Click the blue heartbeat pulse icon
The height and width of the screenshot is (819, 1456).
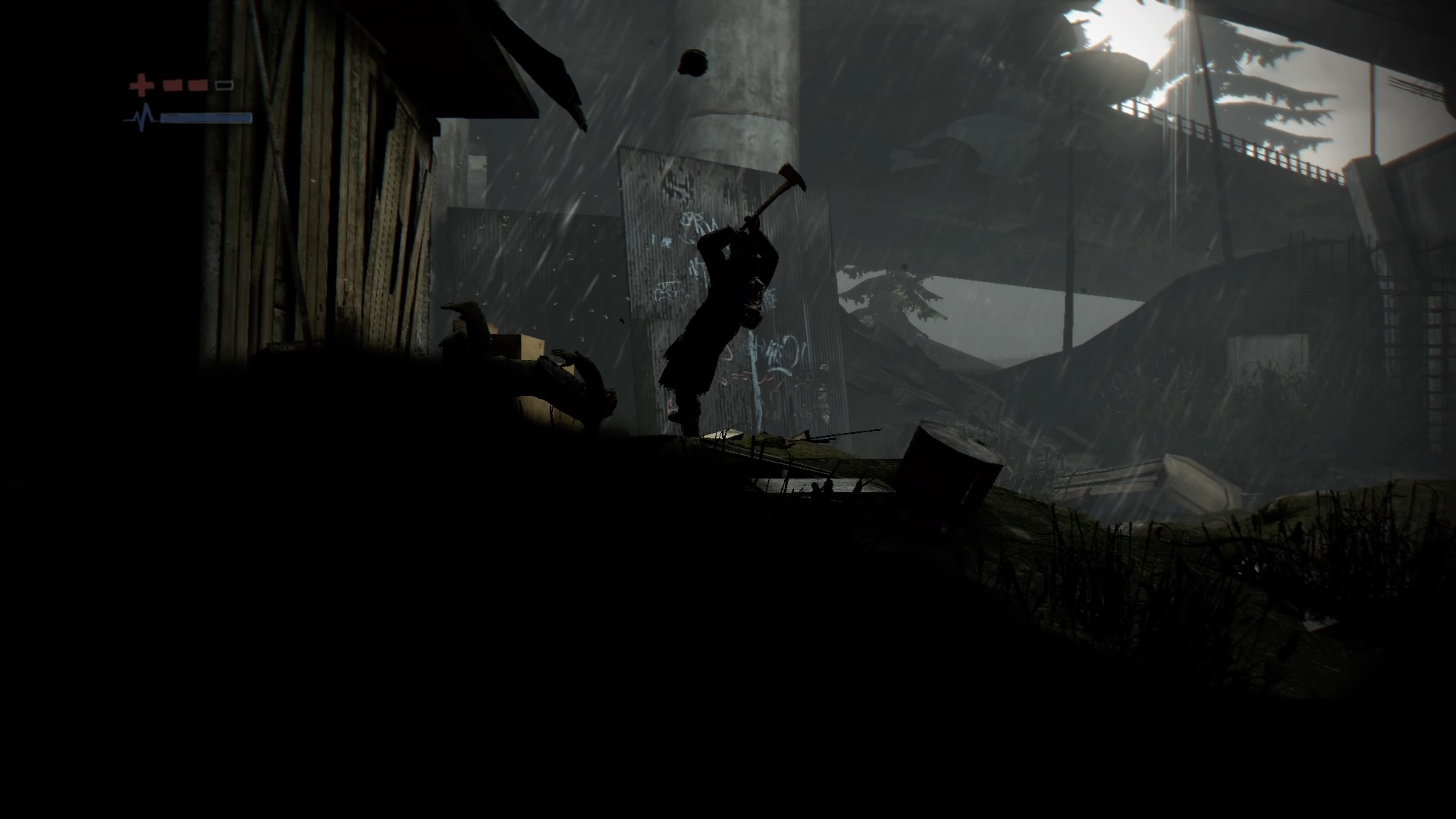point(143,118)
